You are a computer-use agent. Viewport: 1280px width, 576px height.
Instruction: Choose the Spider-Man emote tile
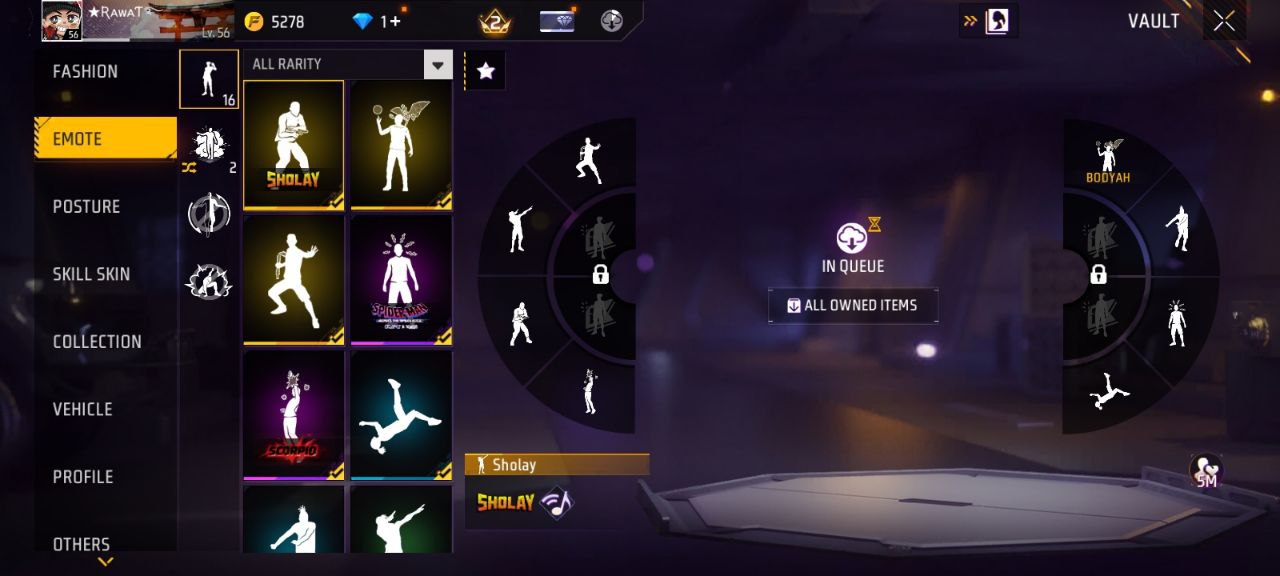(x=401, y=280)
